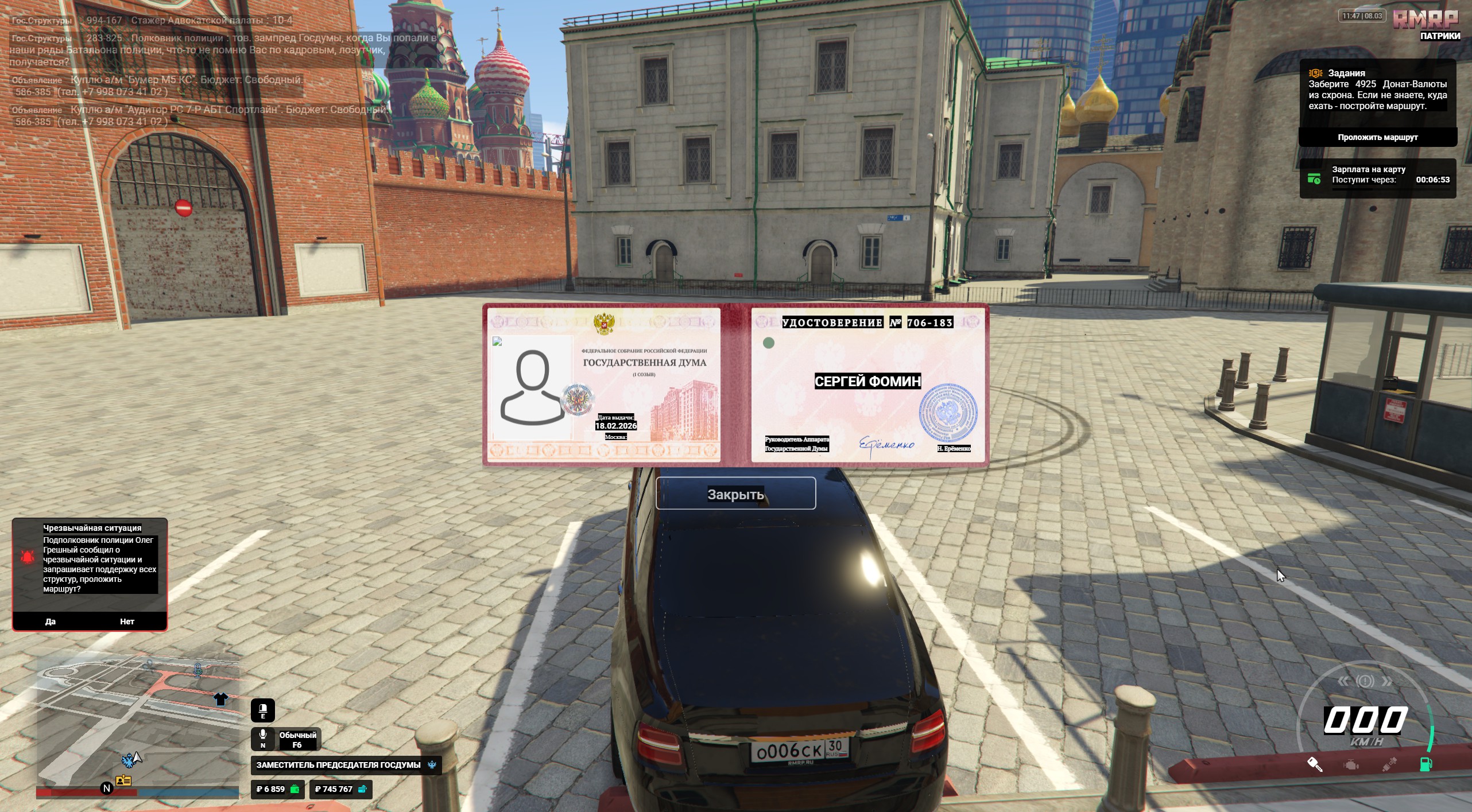The image size is (1472, 812).
Task: Click the bank card balance icon
Action: (362, 789)
